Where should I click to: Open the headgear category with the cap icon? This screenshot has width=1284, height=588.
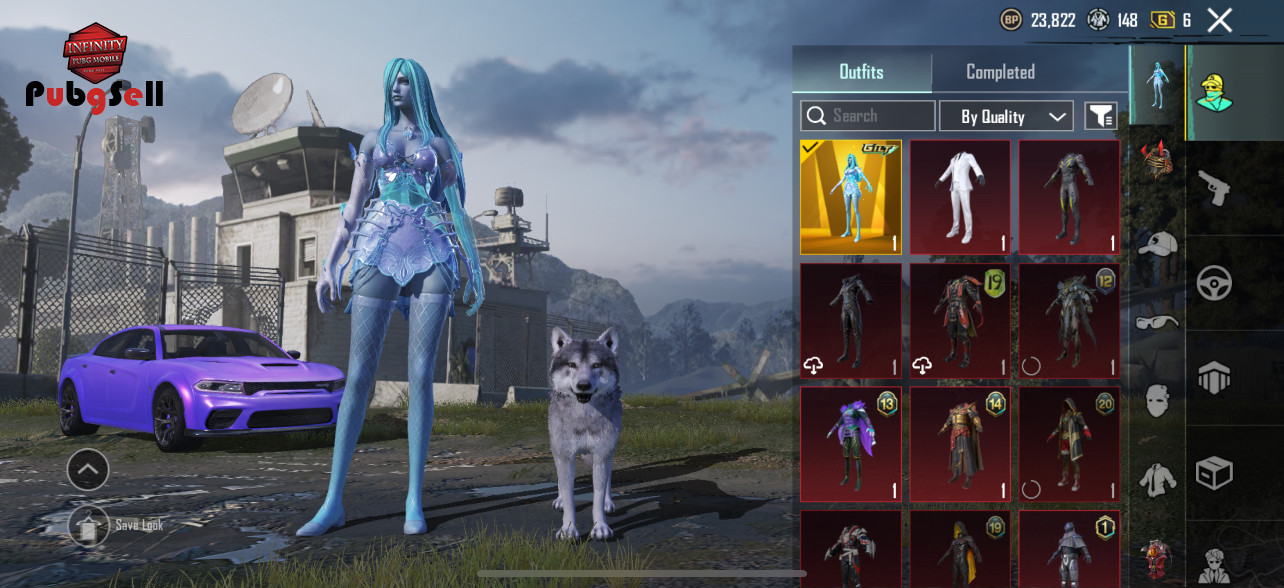(1157, 244)
